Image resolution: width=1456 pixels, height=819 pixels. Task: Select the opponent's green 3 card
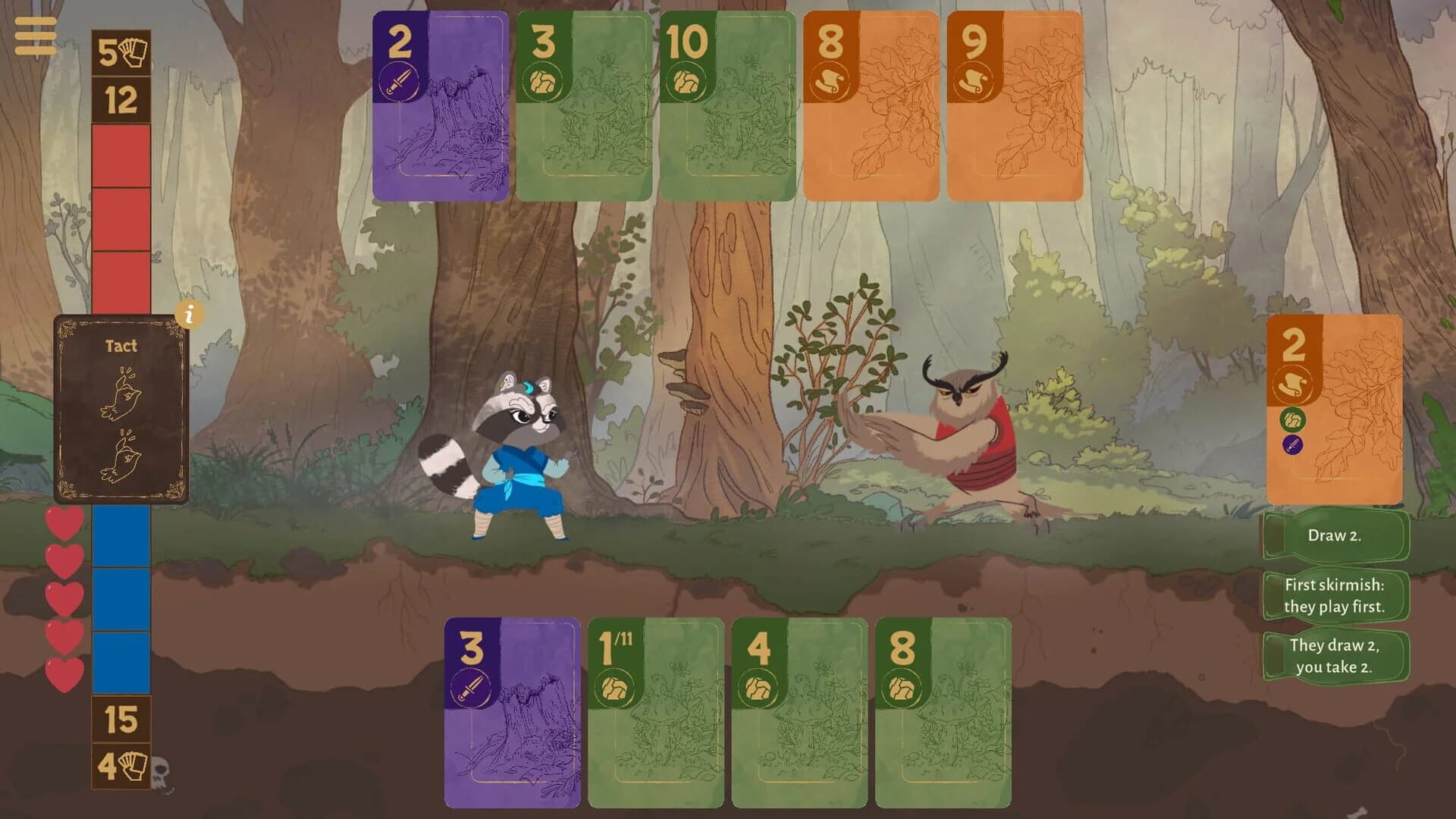(x=582, y=106)
